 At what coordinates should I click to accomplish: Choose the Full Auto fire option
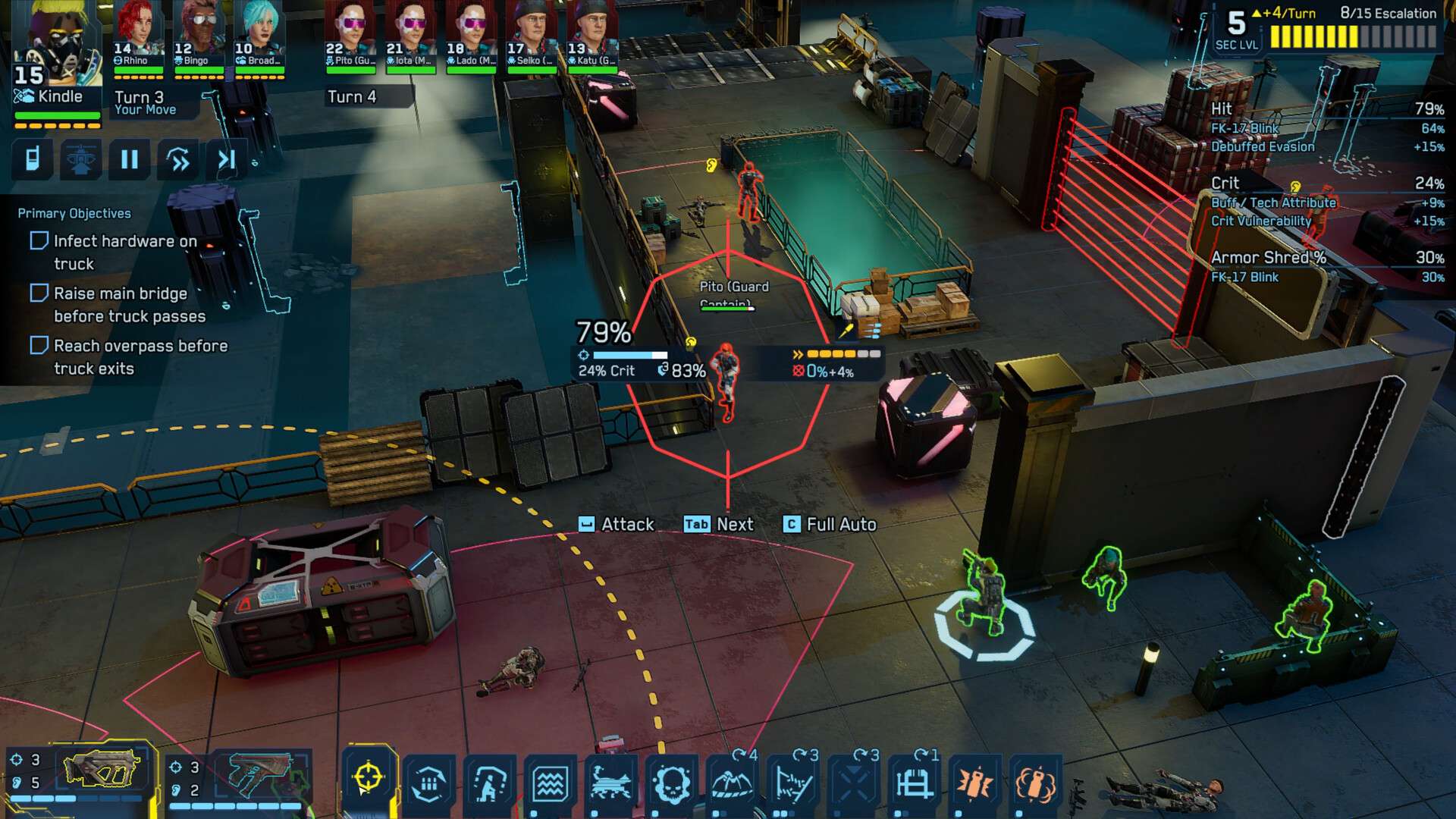[x=840, y=524]
